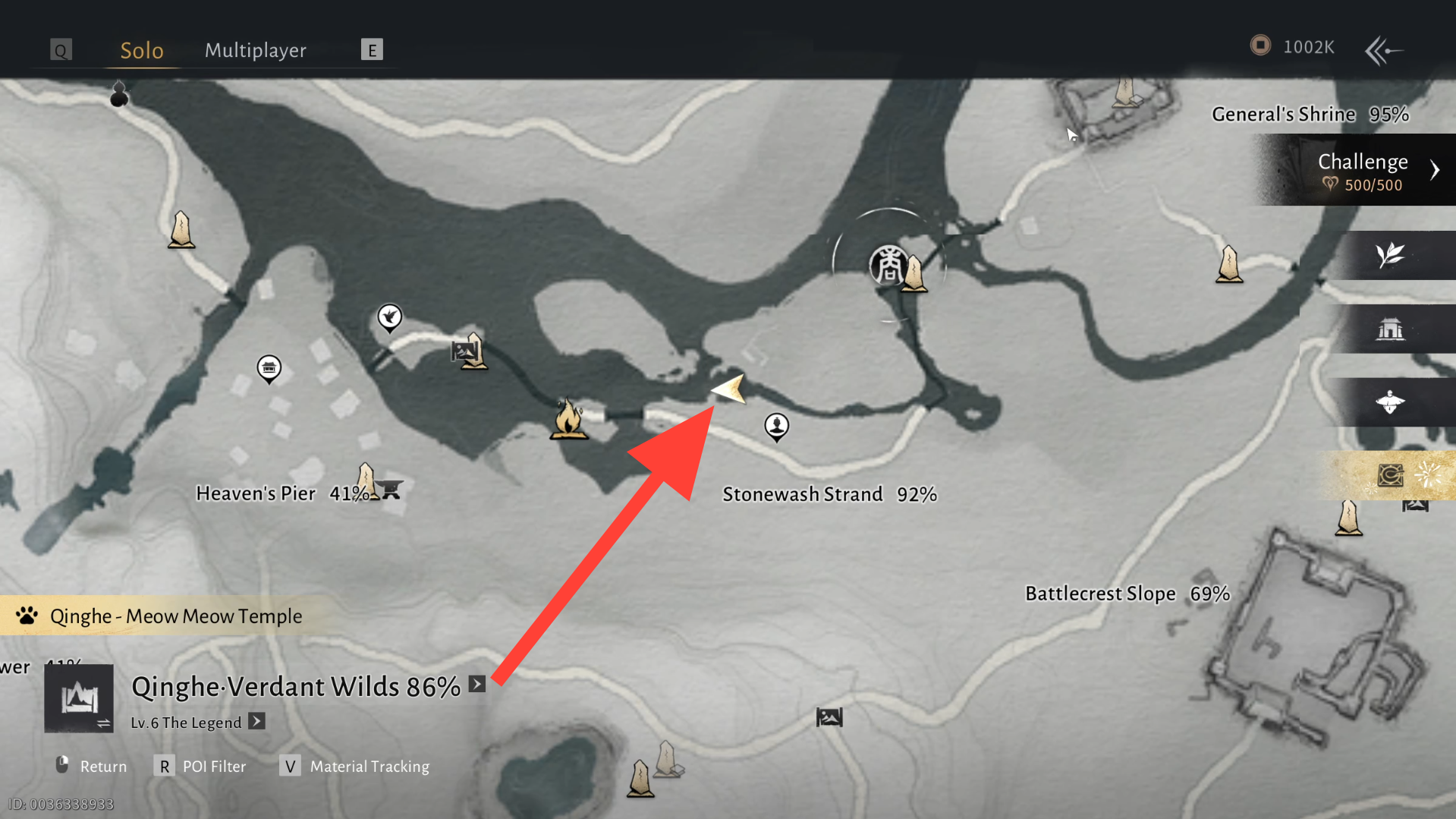Click the person marker near Stonewash Strand
Image resolution: width=1456 pixels, height=819 pixels.
point(776,426)
